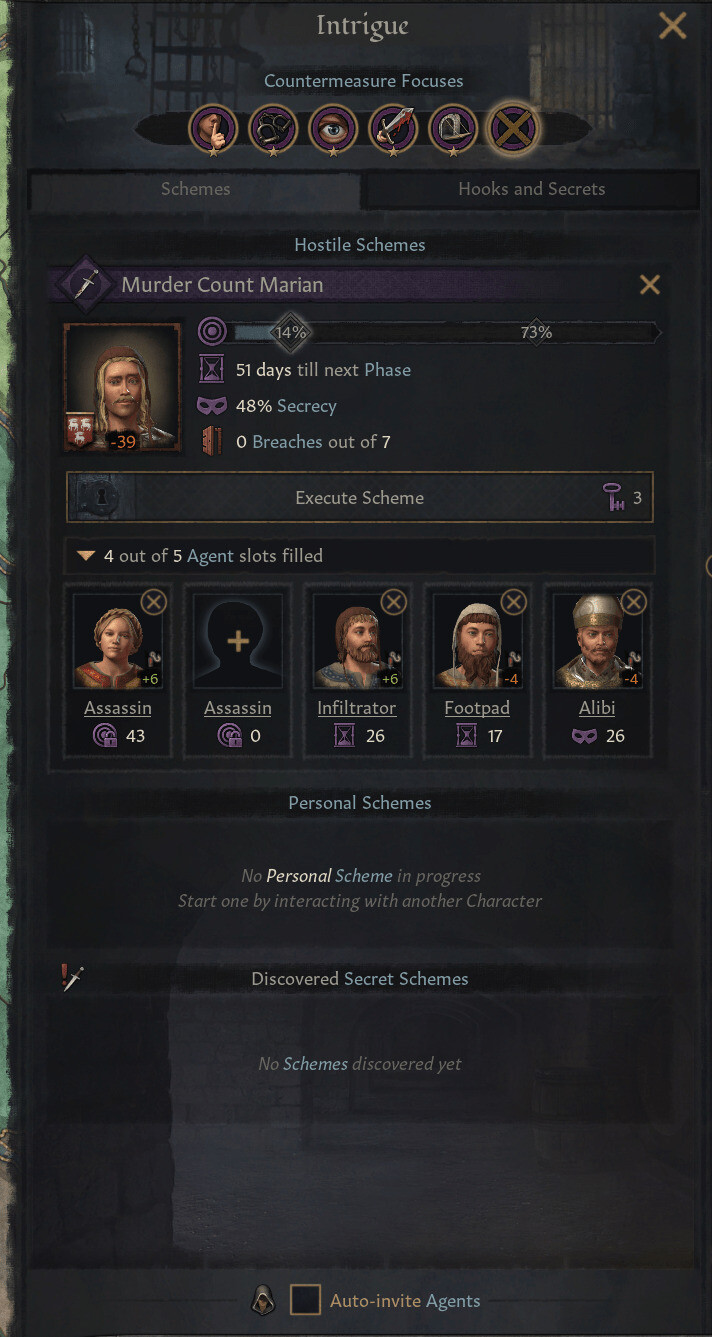This screenshot has height=1337, width=712.
Task: Activate the watchful eye countermeasure focus
Action: click(333, 128)
